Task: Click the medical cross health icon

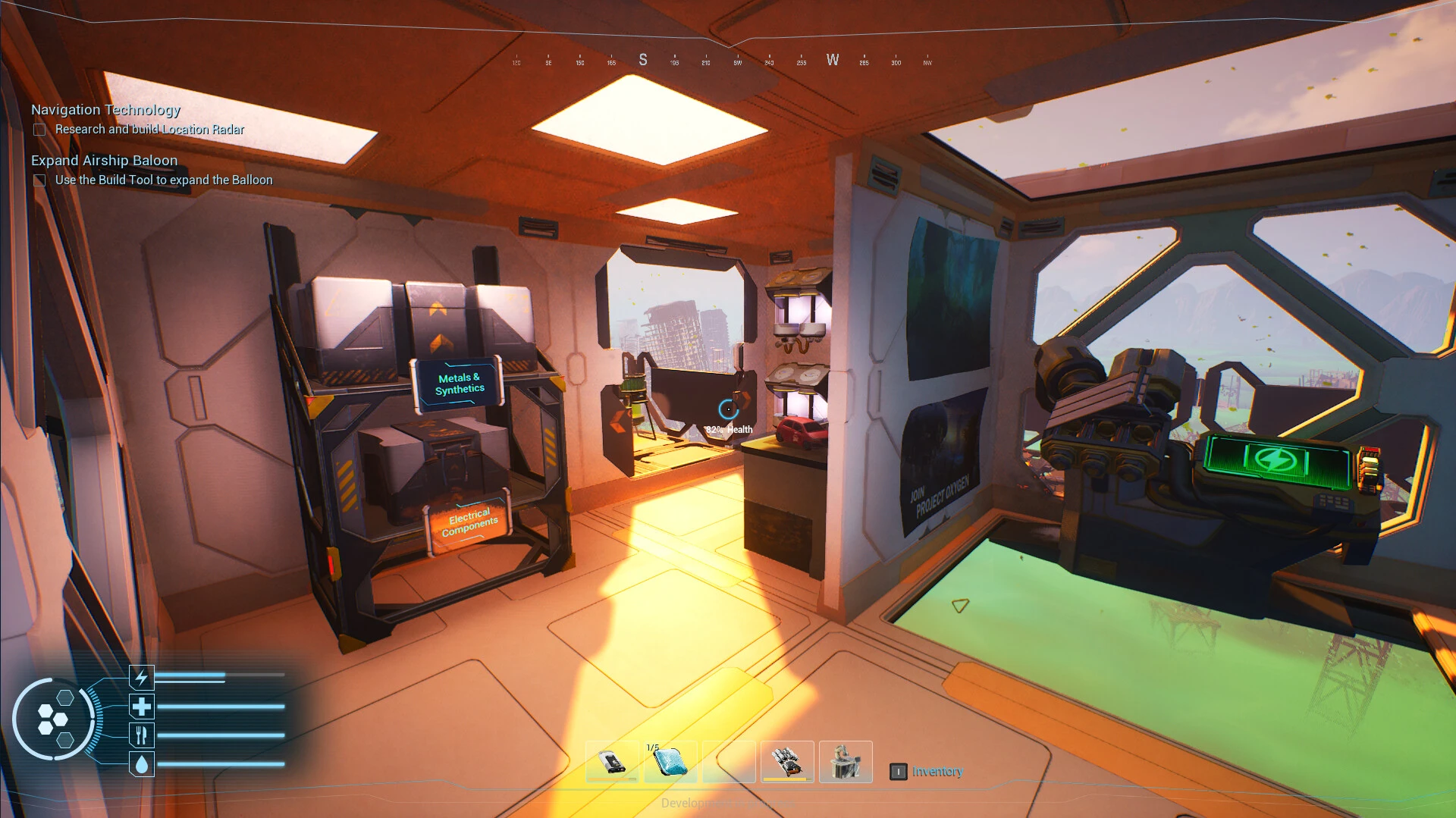Action: tap(142, 707)
